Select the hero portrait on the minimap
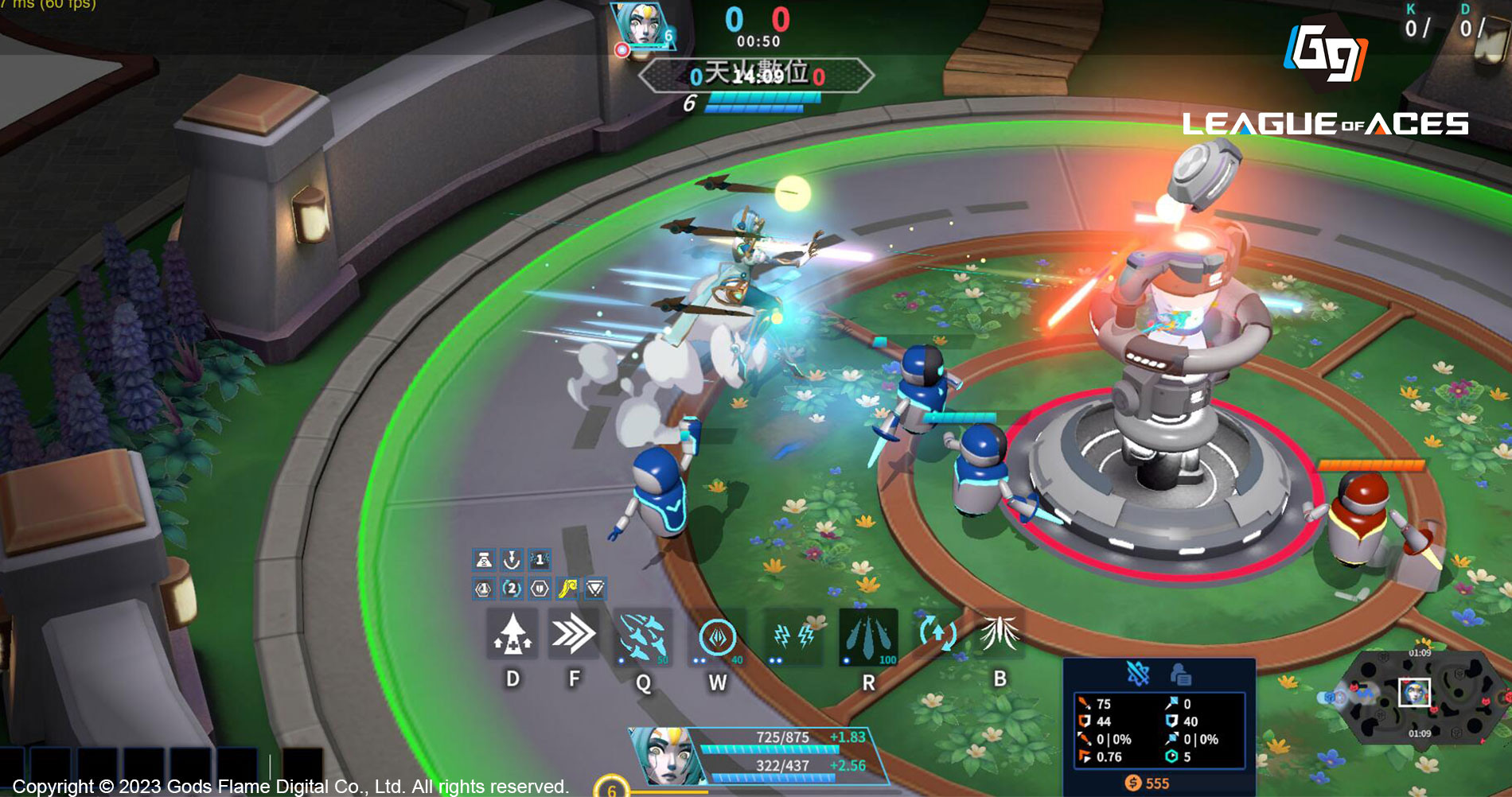 1414,693
